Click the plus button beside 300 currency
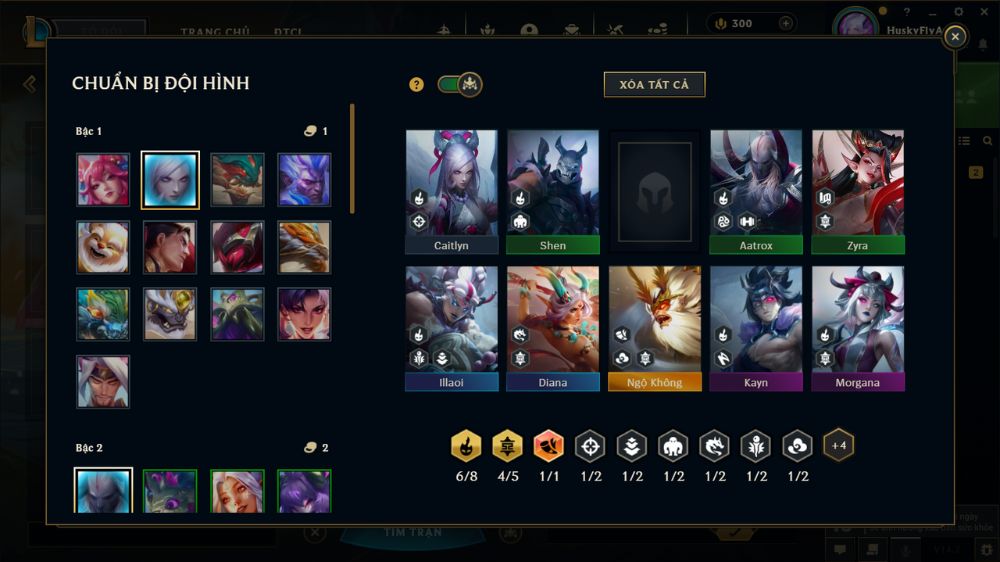1000x562 pixels. [x=786, y=23]
